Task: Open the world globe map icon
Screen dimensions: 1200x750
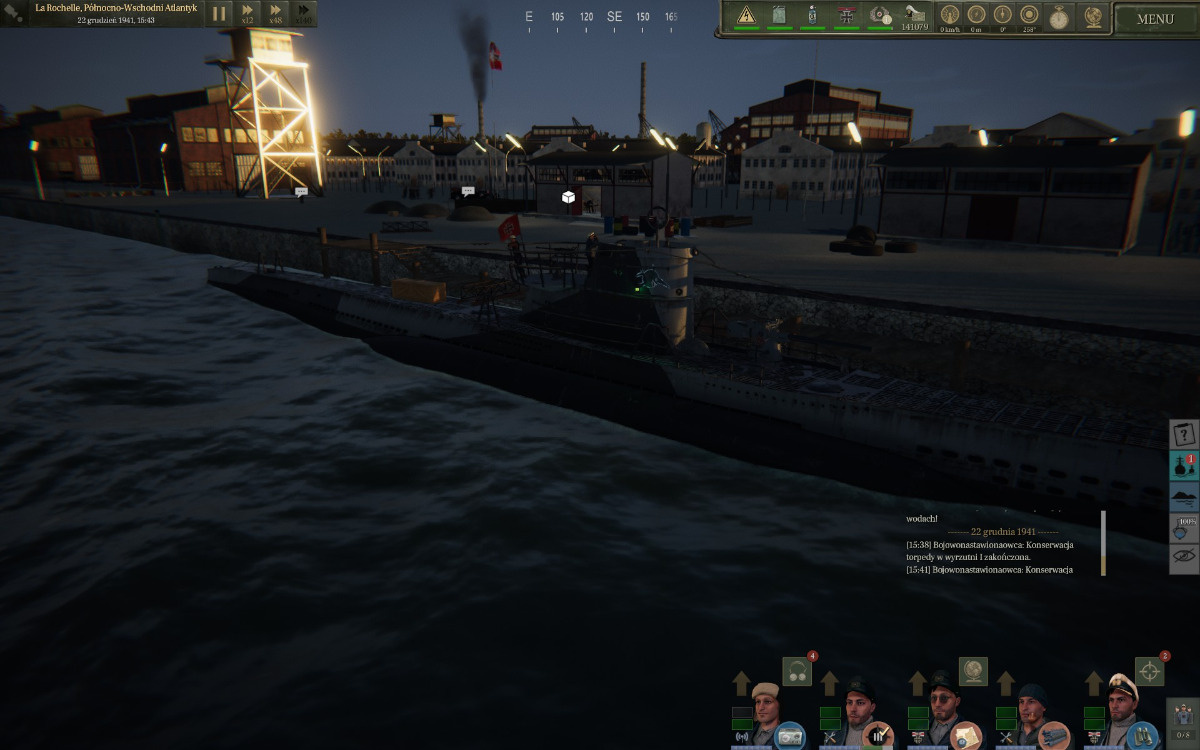Action: (x=1093, y=16)
